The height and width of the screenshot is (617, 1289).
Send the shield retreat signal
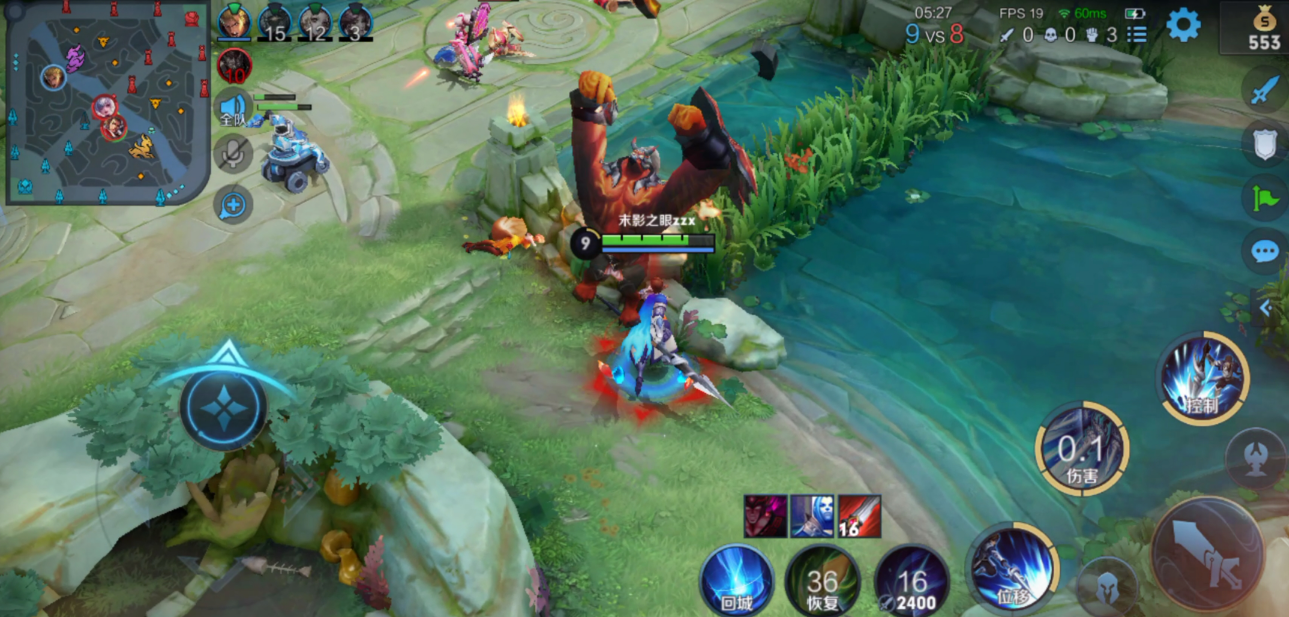(1264, 143)
